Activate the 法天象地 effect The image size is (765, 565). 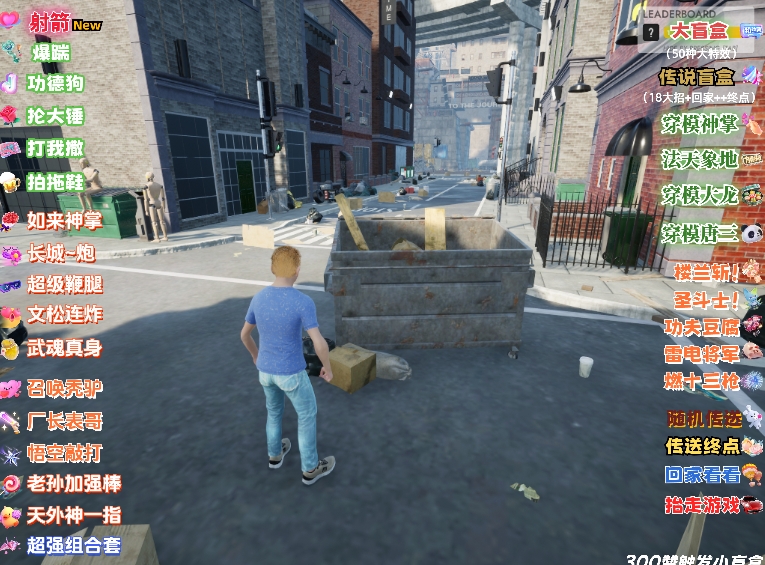[699, 159]
